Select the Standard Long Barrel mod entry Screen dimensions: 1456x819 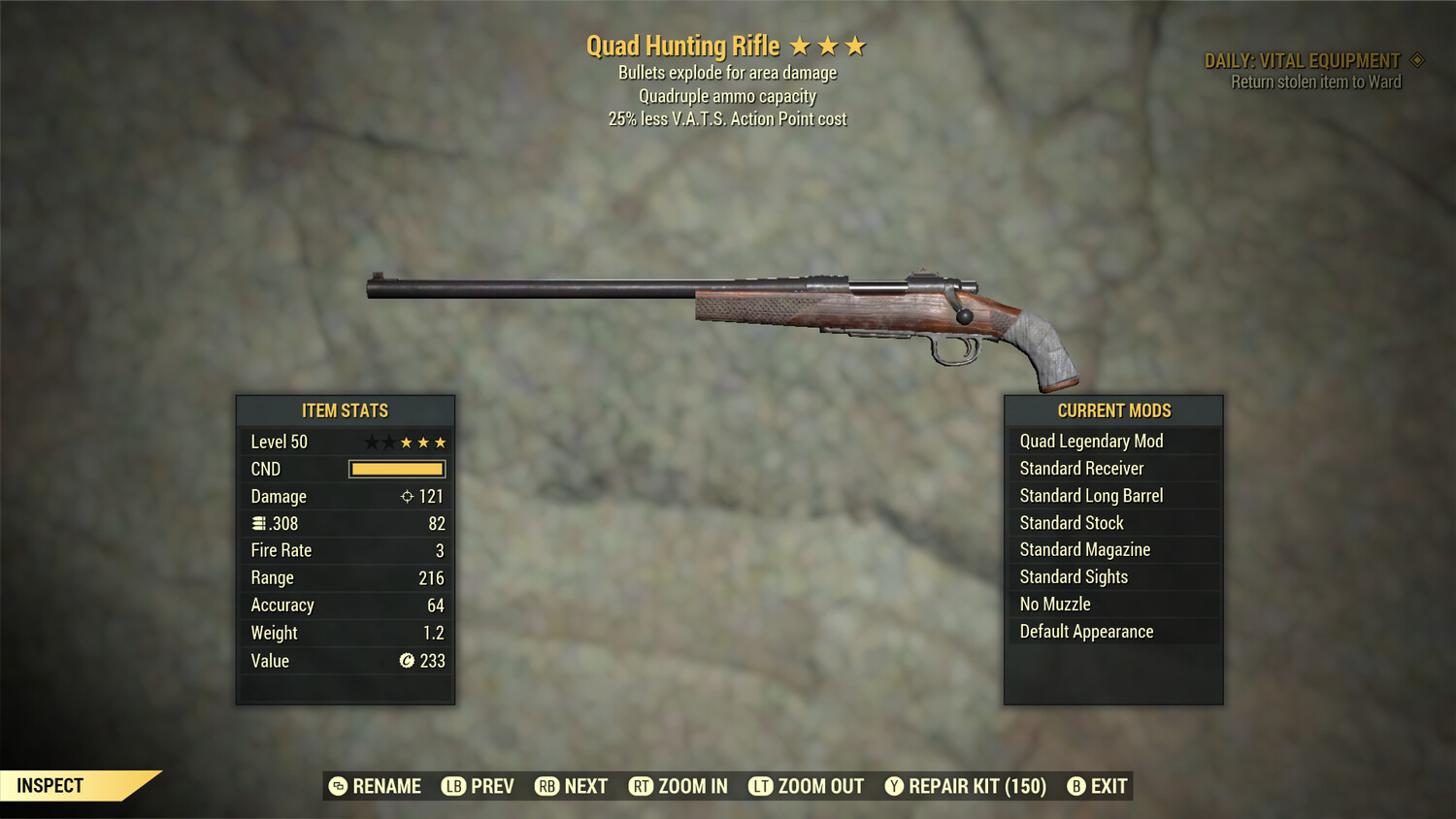tap(1090, 495)
